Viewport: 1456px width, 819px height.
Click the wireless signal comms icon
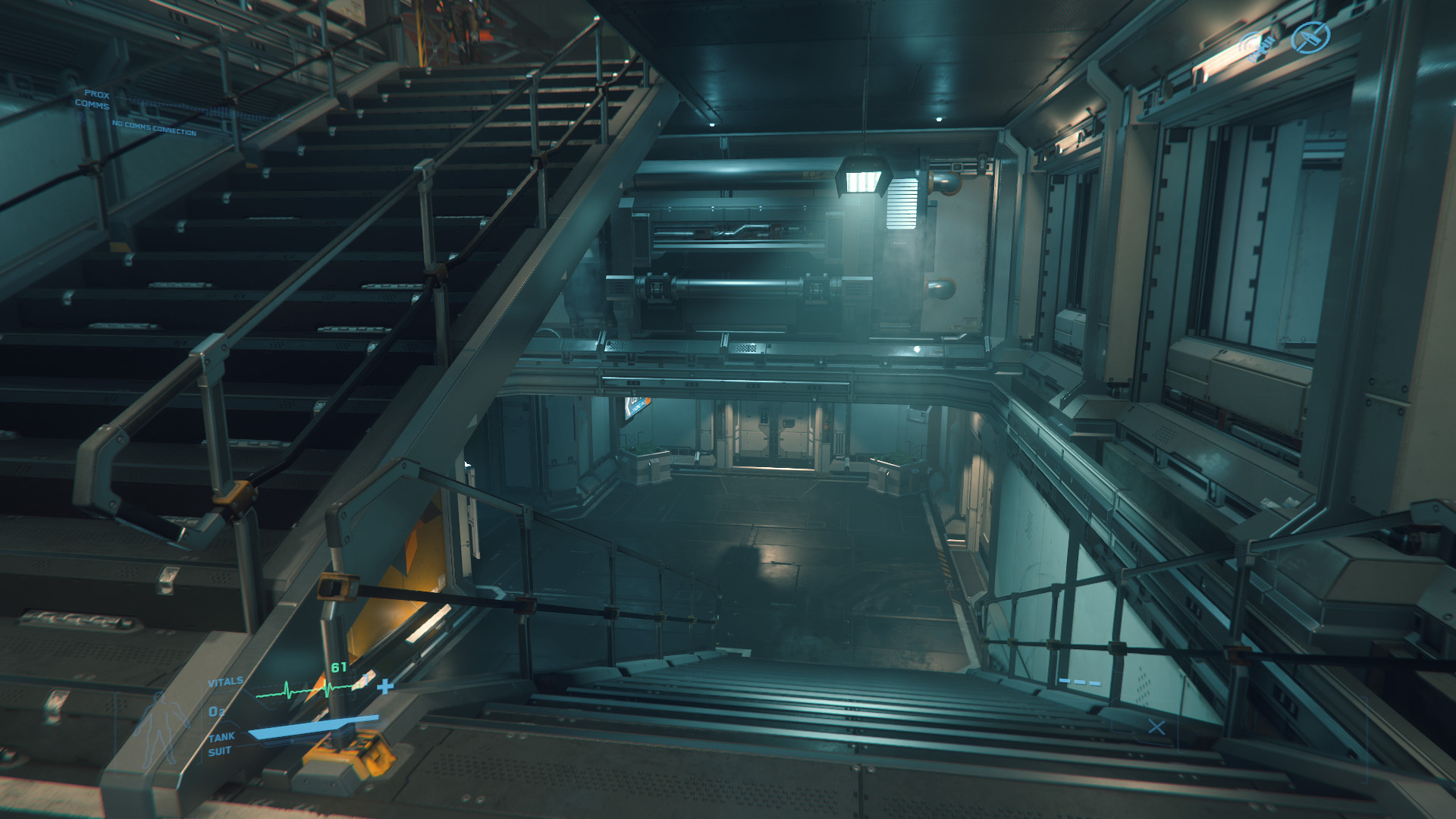[x=1257, y=46]
